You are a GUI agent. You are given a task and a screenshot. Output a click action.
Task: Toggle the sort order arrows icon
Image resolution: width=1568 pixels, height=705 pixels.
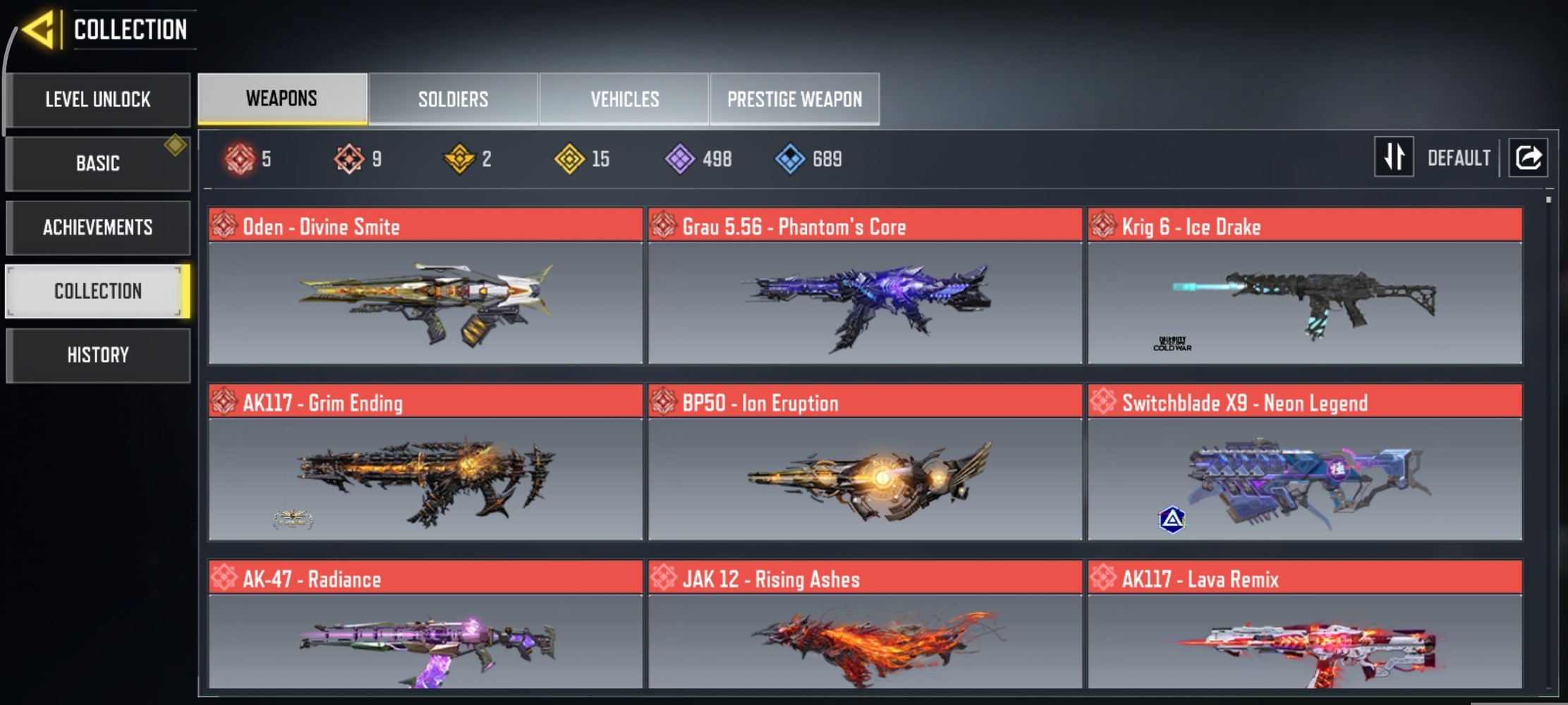1394,157
